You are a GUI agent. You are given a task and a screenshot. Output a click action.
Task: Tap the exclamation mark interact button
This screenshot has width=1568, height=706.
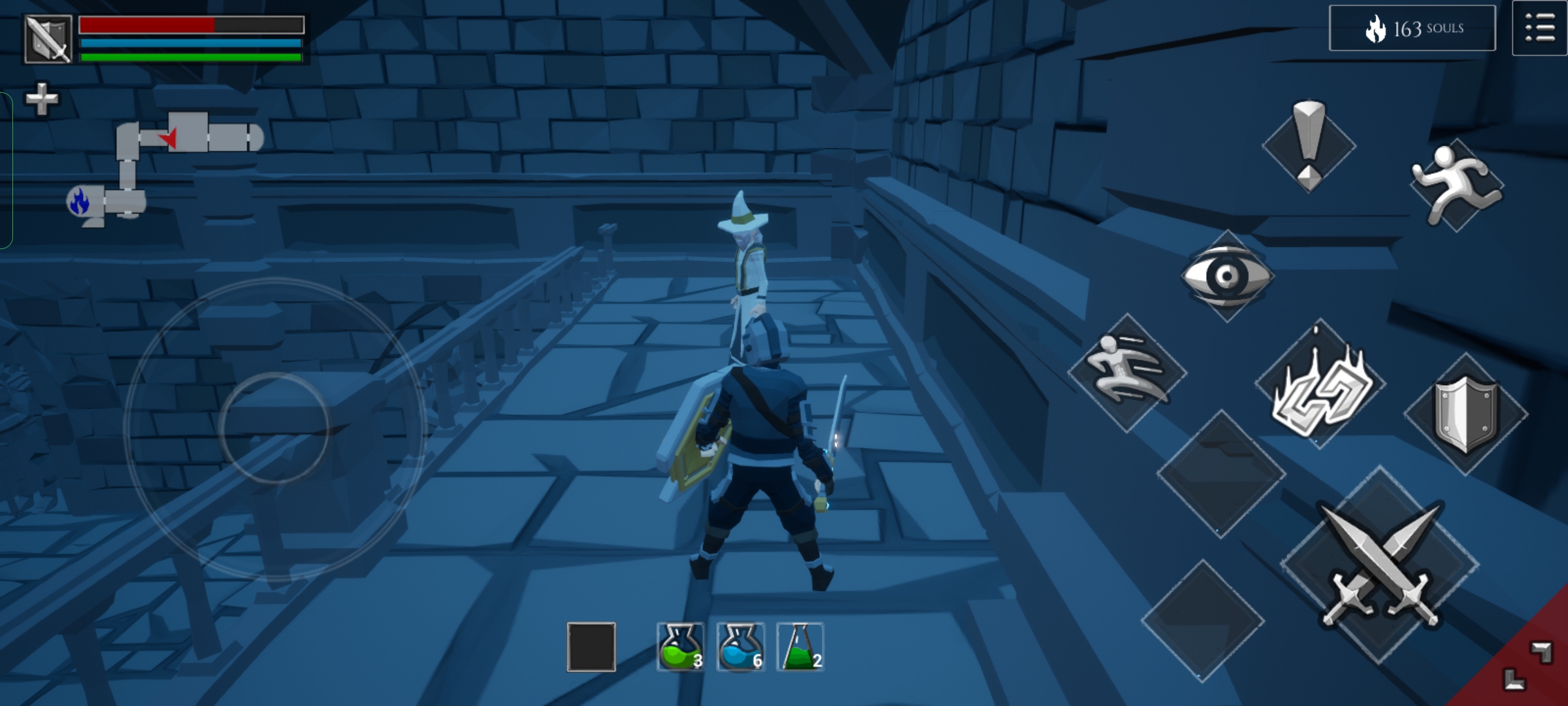tap(1309, 145)
